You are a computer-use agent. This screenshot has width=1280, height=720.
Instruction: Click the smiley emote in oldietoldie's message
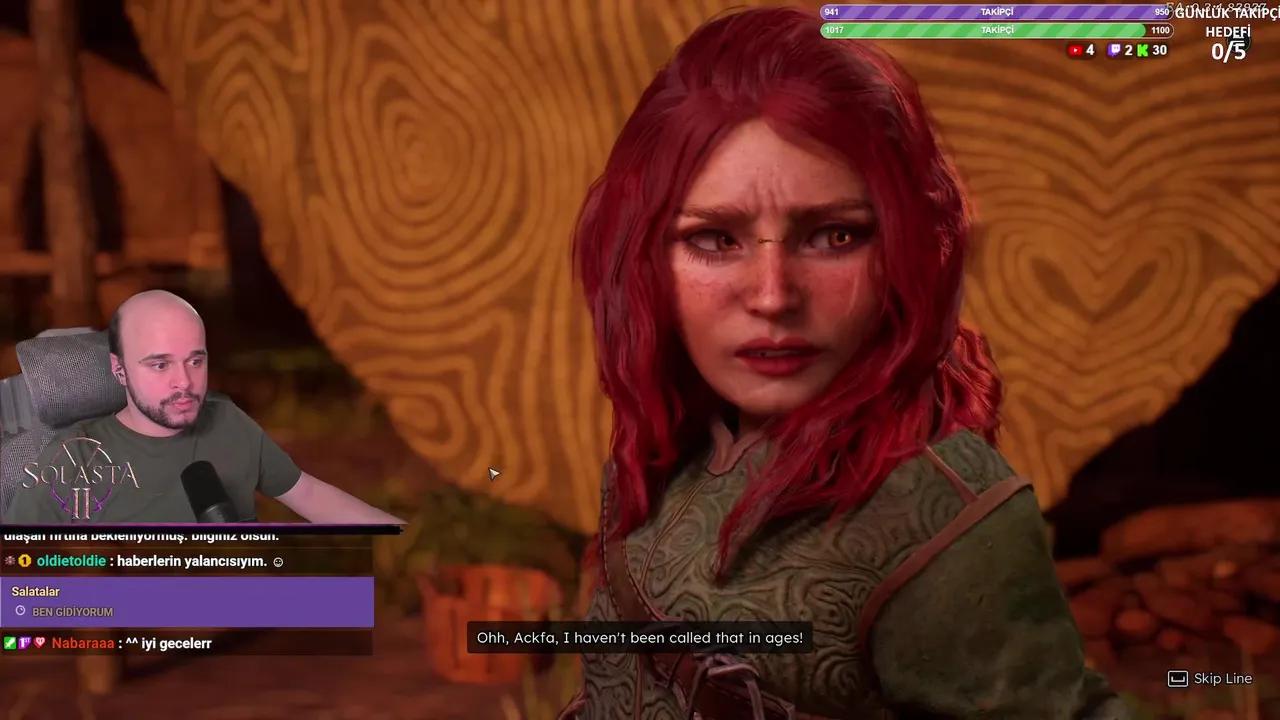278,561
